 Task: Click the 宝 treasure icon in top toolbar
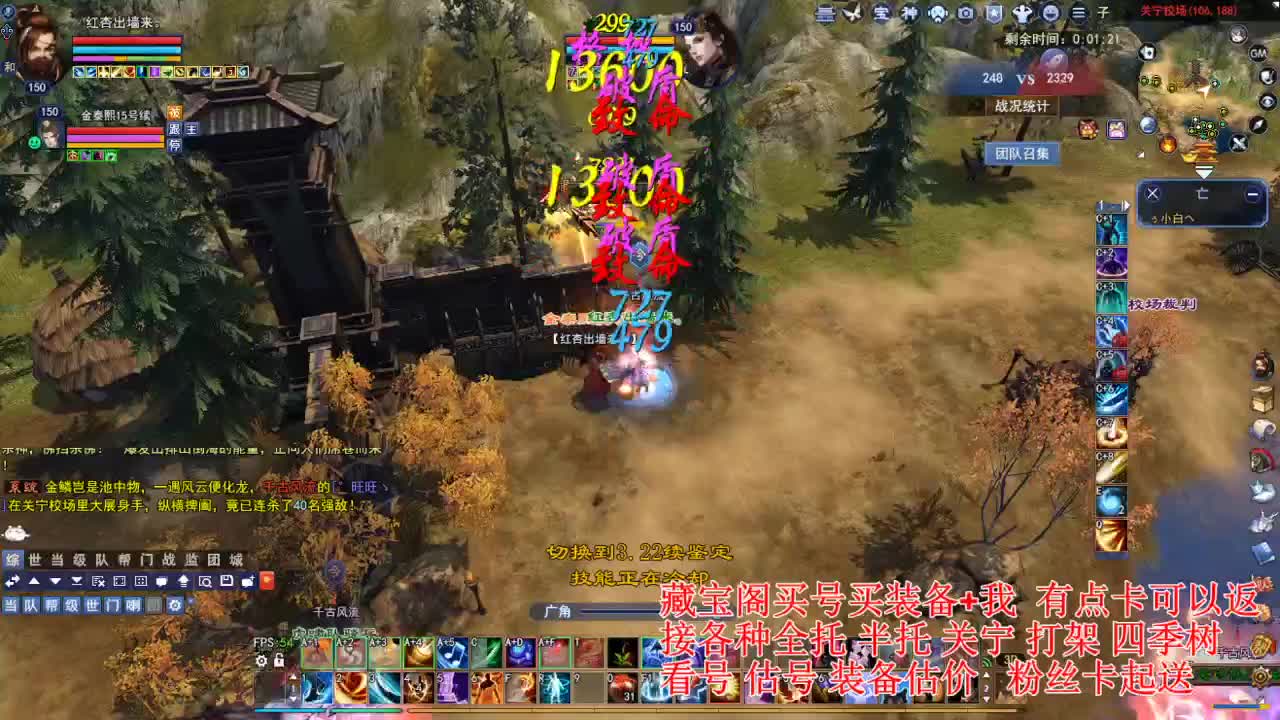click(x=882, y=14)
